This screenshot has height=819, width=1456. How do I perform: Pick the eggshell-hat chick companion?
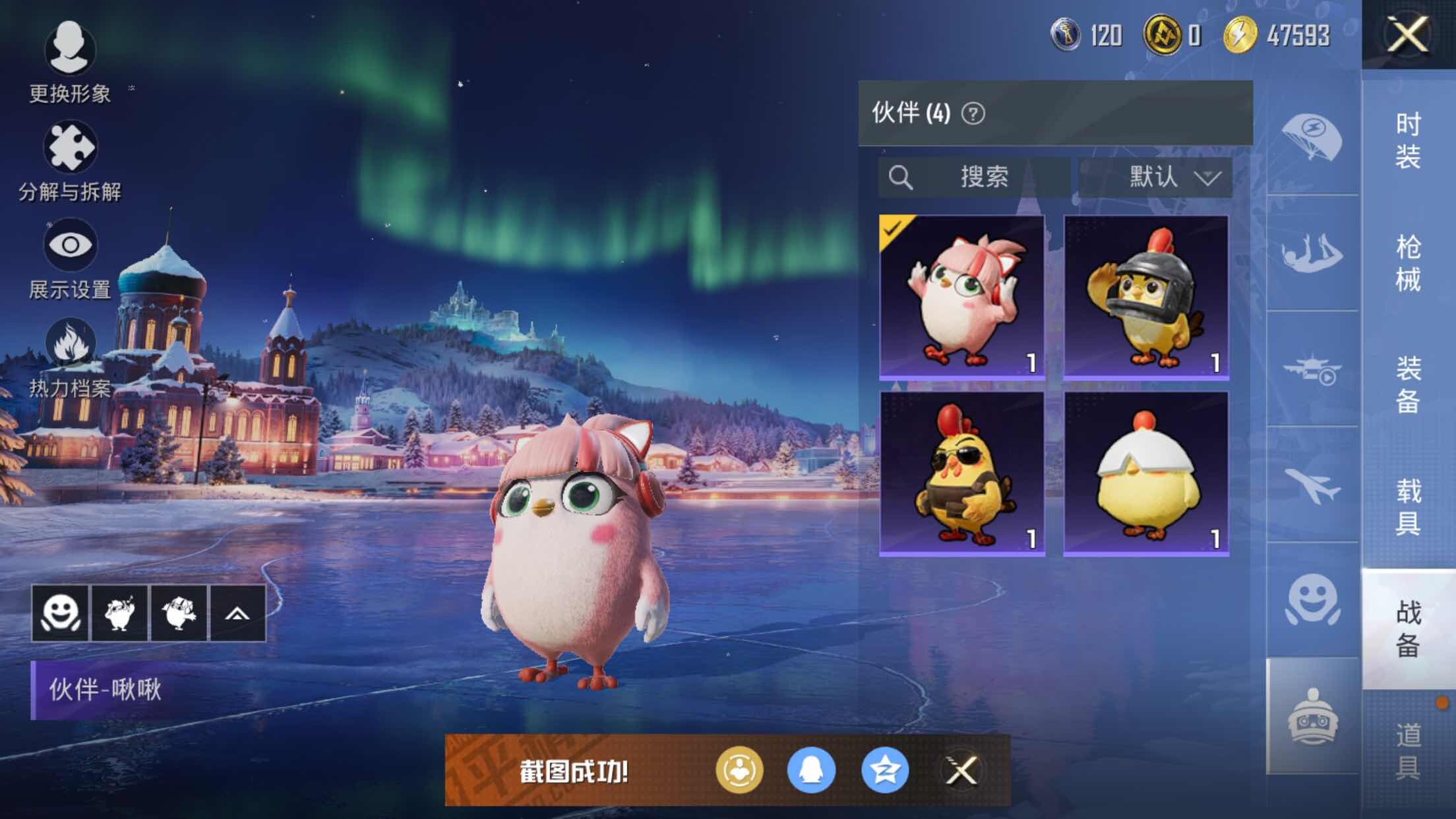1145,473
